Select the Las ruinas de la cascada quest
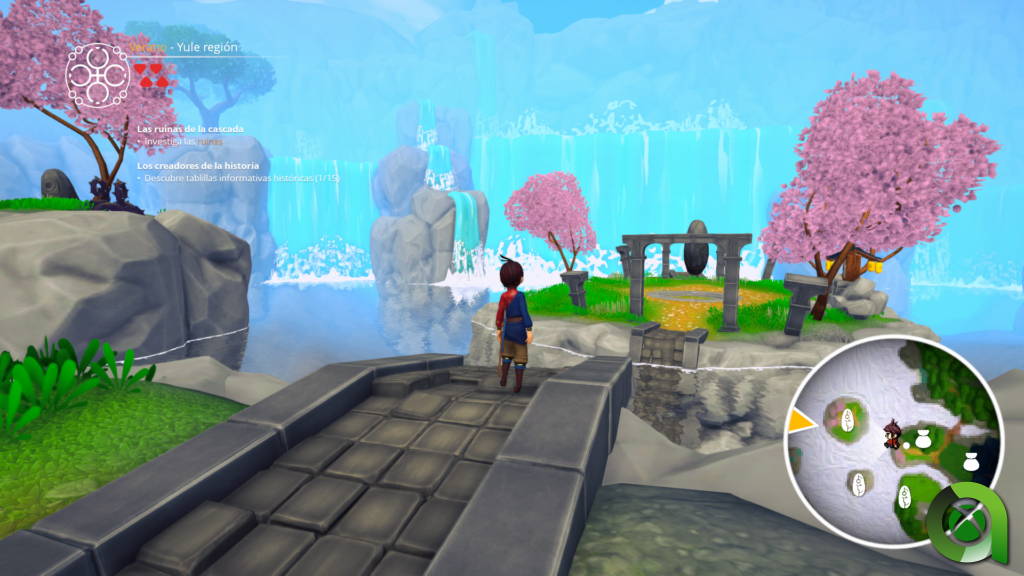 (x=190, y=128)
